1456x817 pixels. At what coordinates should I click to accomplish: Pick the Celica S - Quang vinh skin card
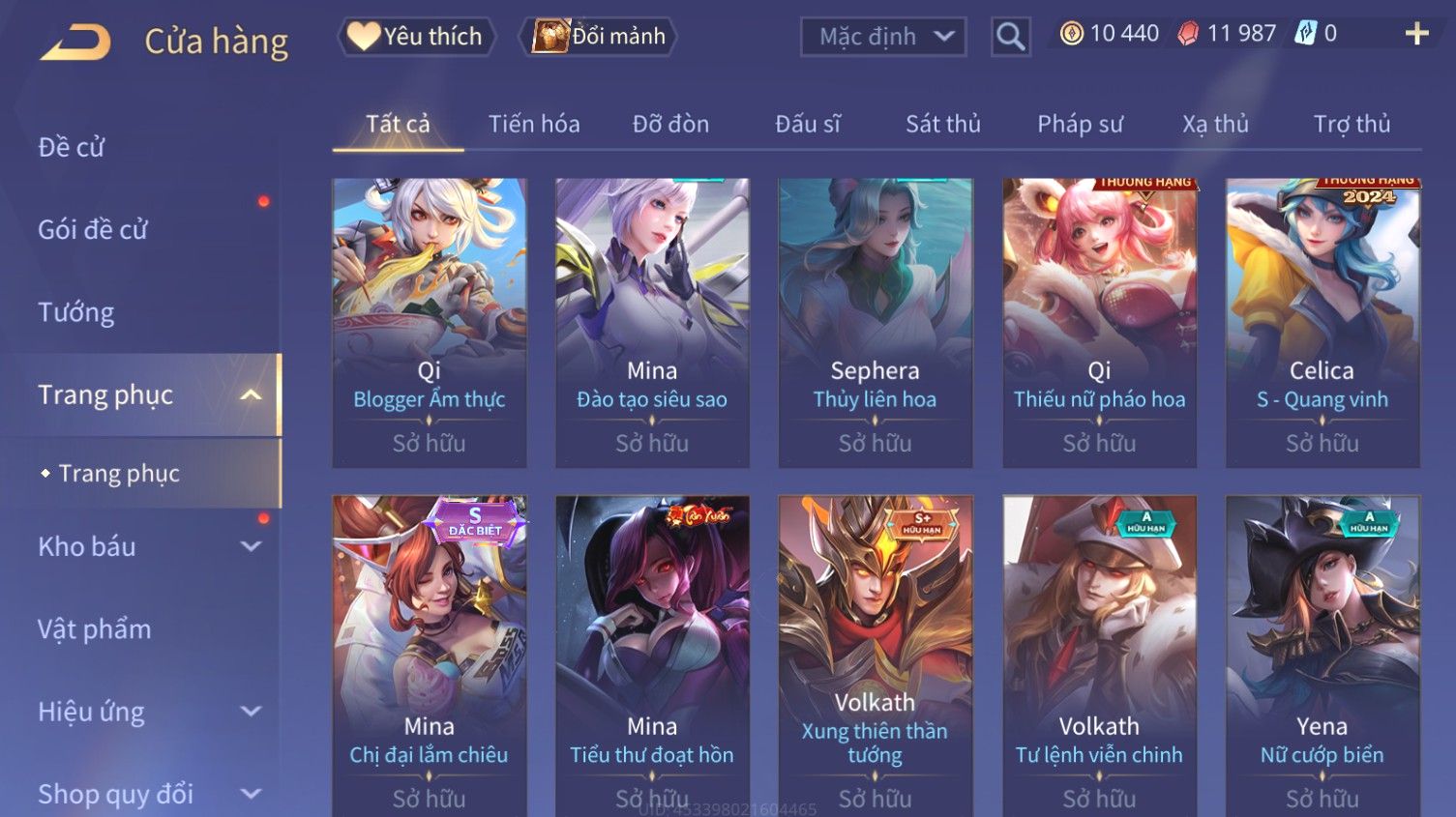point(1322,322)
